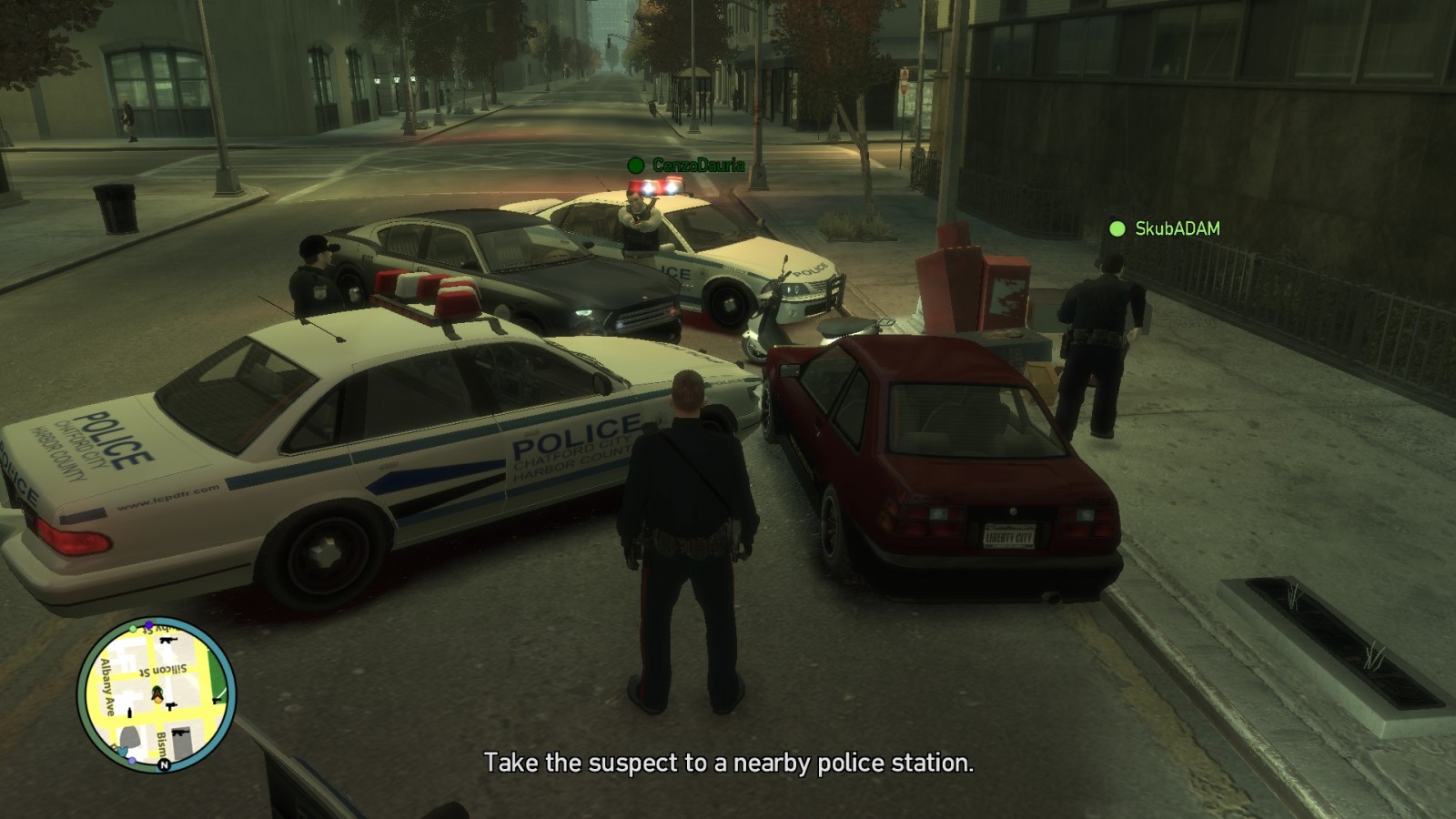Click the light green blip on the minimap rim
1456x819 pixels.
coord(133,629)
